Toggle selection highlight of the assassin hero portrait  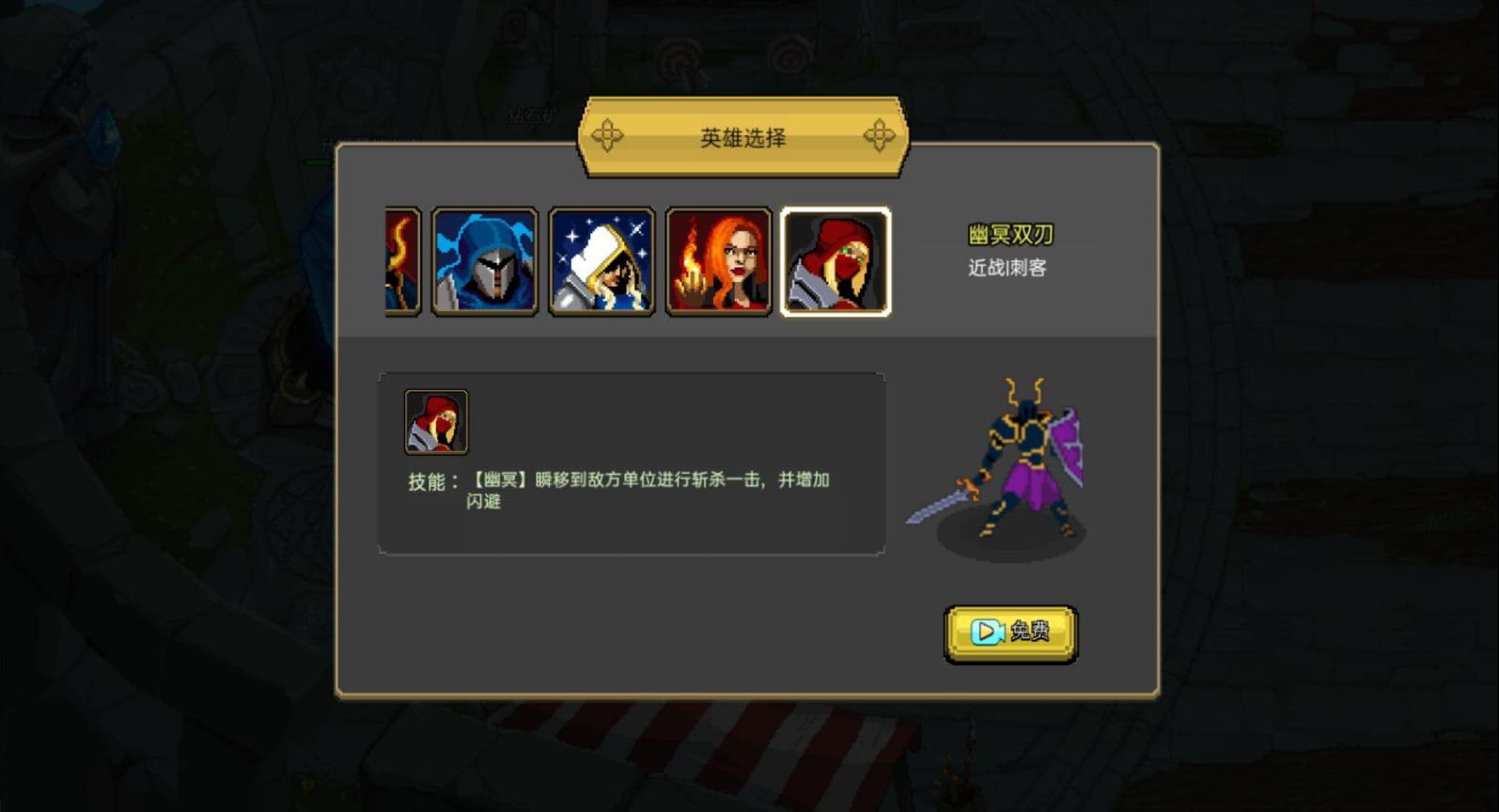(835, 261)
